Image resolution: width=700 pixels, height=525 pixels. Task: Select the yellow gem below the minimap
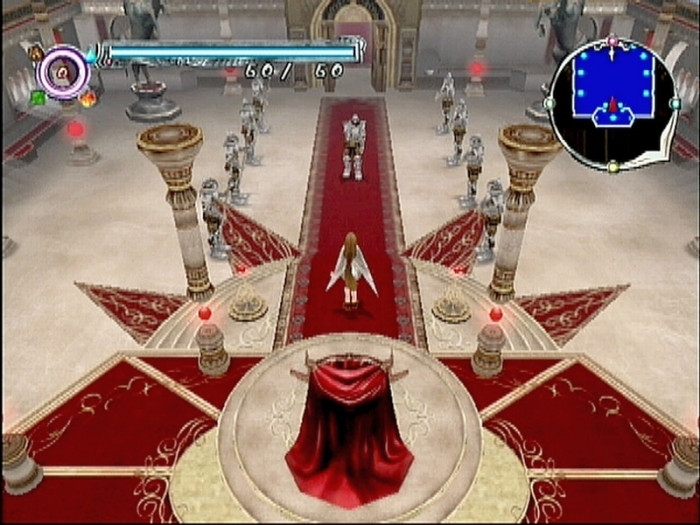[613, 166]
